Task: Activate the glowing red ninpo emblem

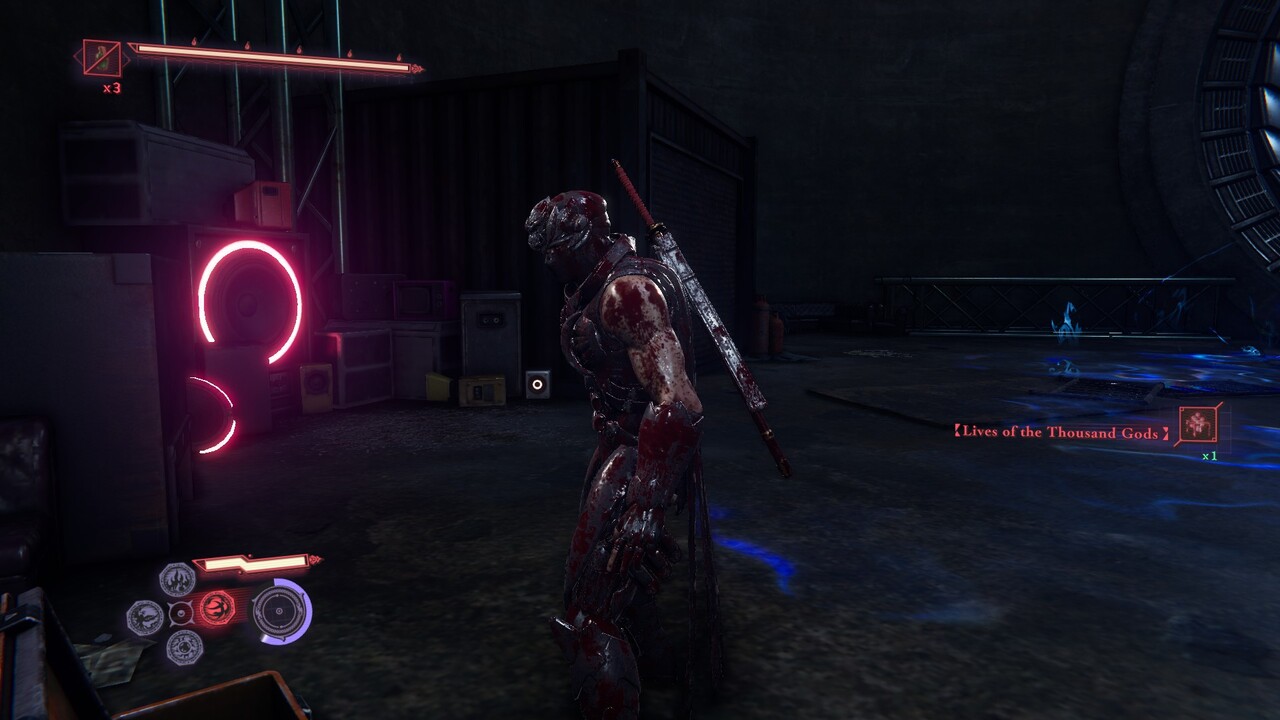Action: click(216, 606)
